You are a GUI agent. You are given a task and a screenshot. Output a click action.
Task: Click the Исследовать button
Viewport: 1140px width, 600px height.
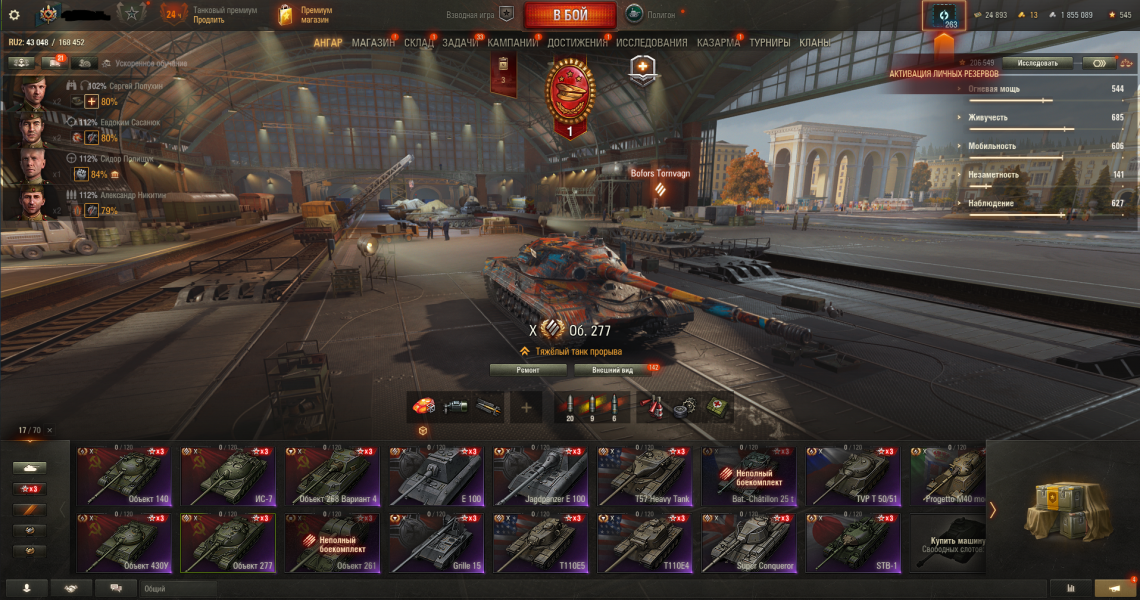pyautogui.click(x=1037, y=62)
